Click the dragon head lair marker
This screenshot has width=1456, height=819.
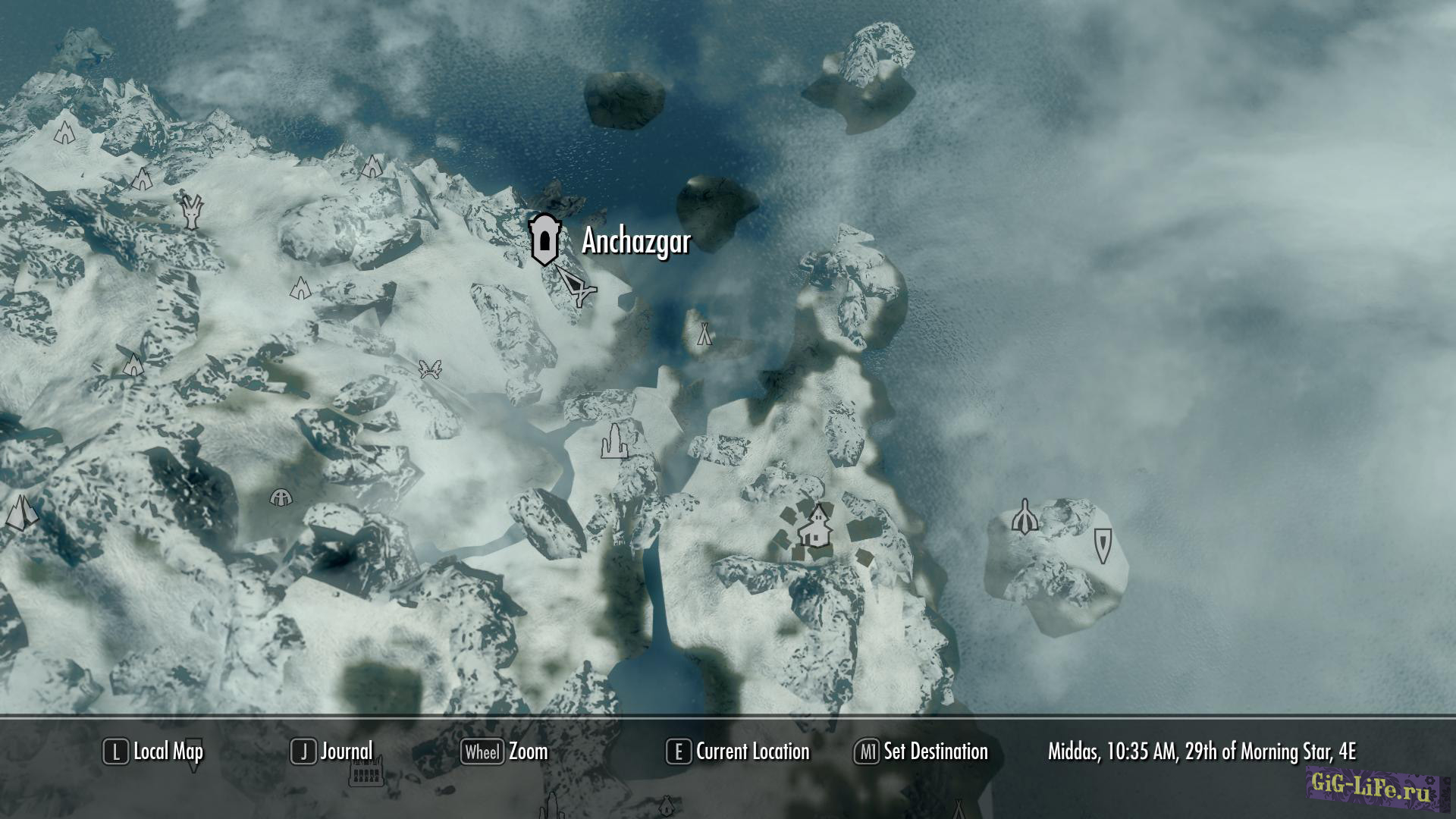coord(193,212)
